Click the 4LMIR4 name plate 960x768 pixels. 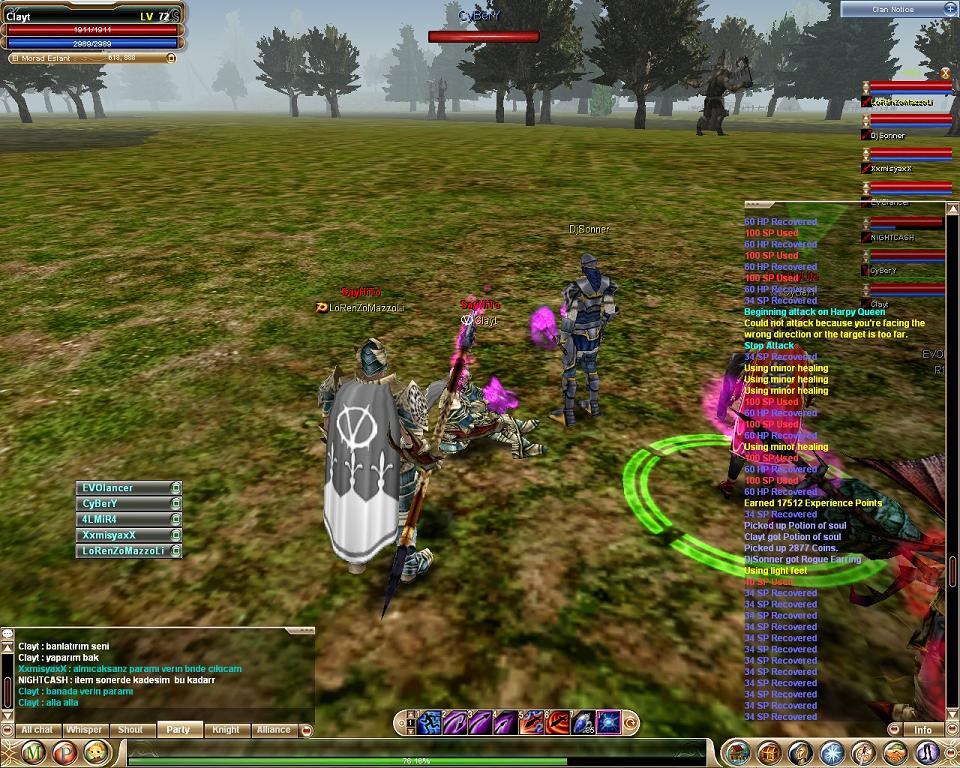pos(122,520)
